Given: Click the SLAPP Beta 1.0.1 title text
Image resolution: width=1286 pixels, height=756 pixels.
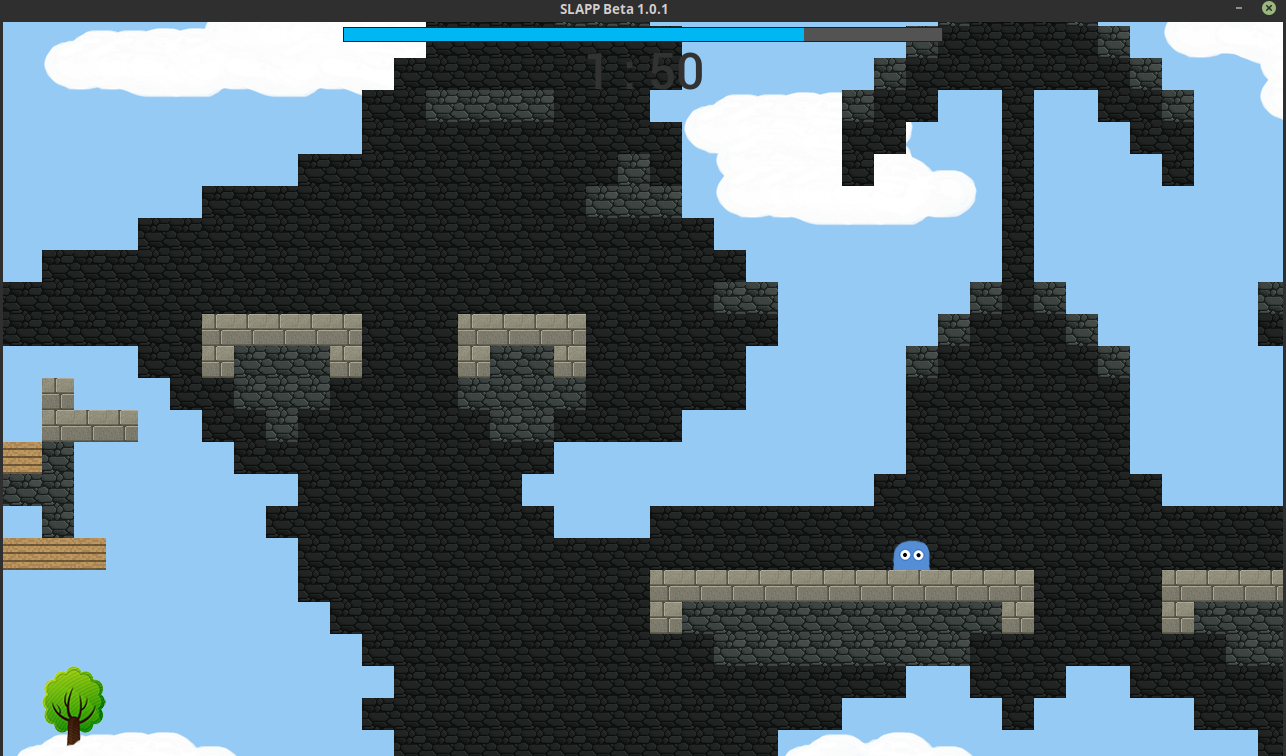Looking at the screenshot, I should 613,9.
